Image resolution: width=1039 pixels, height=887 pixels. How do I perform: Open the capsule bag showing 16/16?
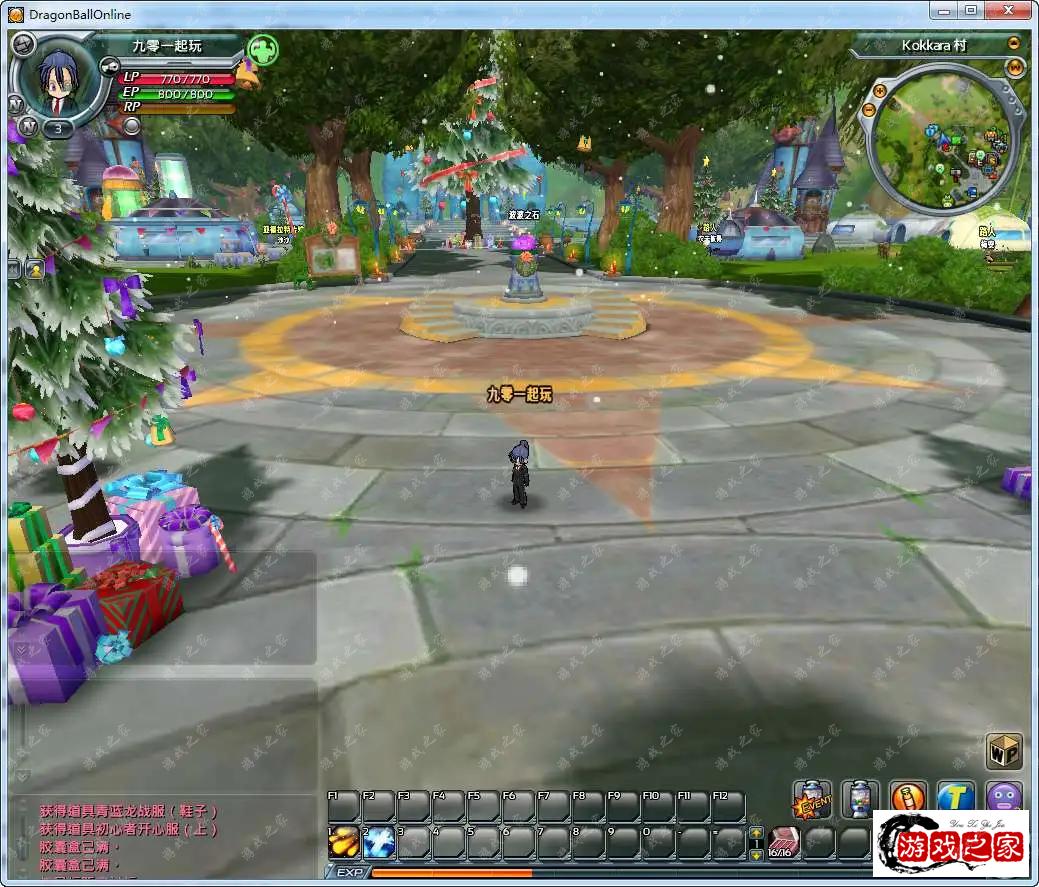784,842
